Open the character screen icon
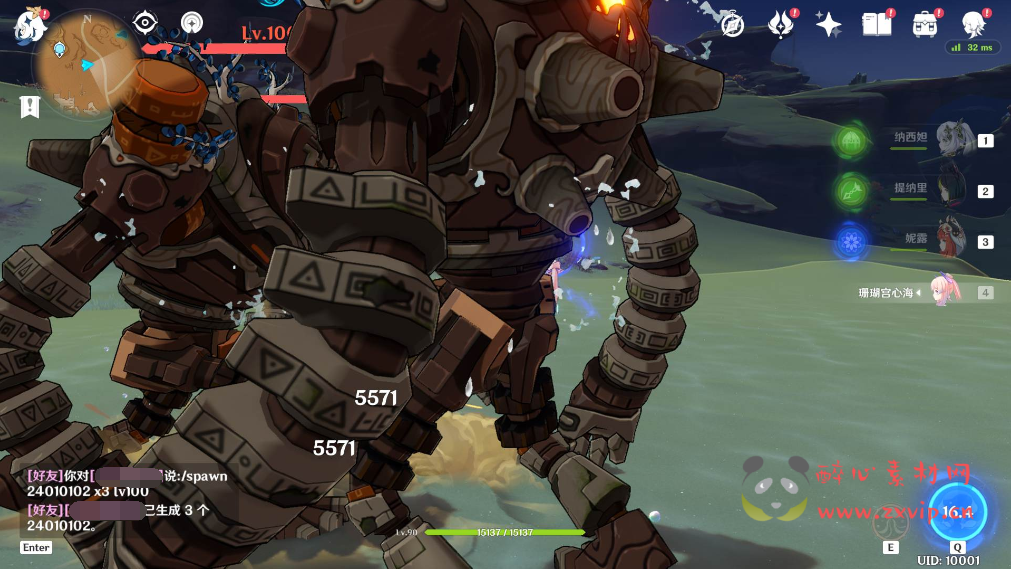This screenshot has width=1011, height=570. tap(973, 24)
